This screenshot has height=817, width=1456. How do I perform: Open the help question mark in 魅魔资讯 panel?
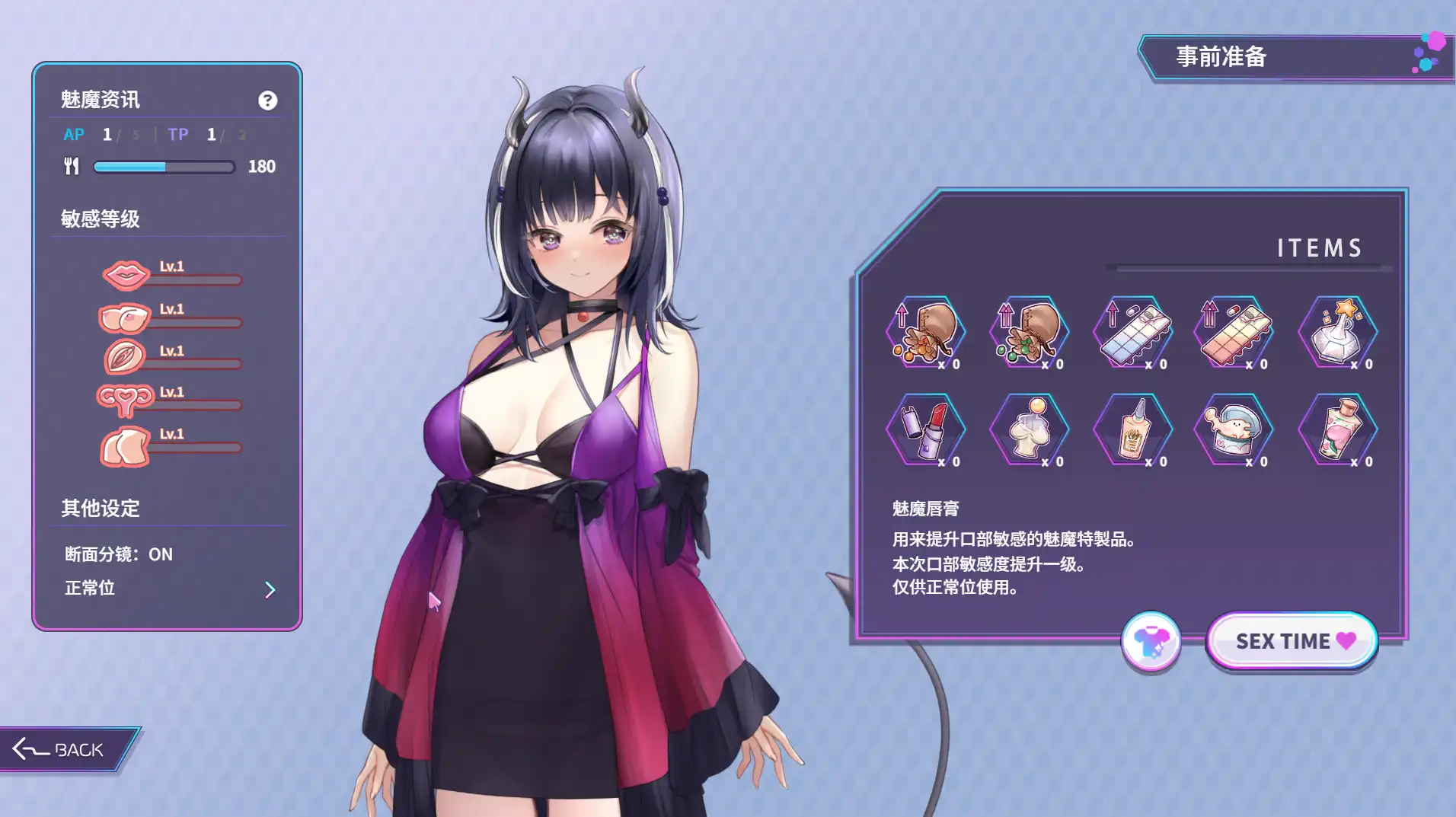267,101
